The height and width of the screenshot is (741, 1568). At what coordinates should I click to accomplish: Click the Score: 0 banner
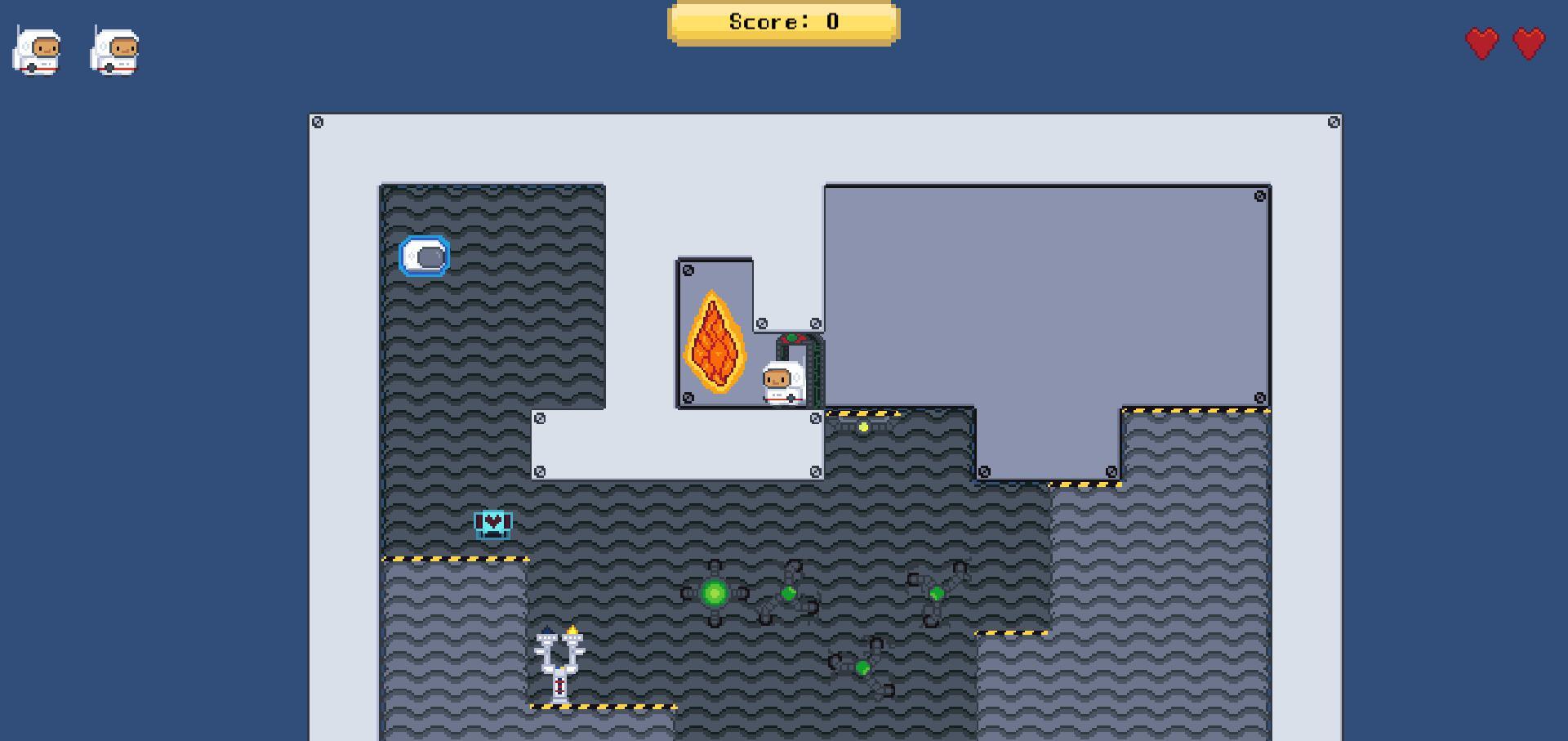[x=782, y=22]
